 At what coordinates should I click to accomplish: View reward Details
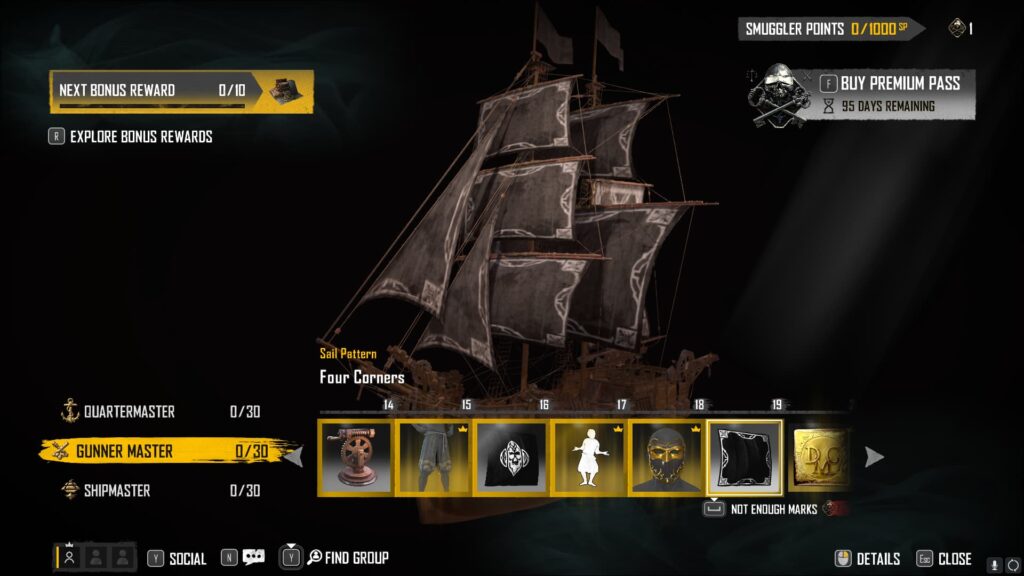pyautogui.click(x=868, y=559)
